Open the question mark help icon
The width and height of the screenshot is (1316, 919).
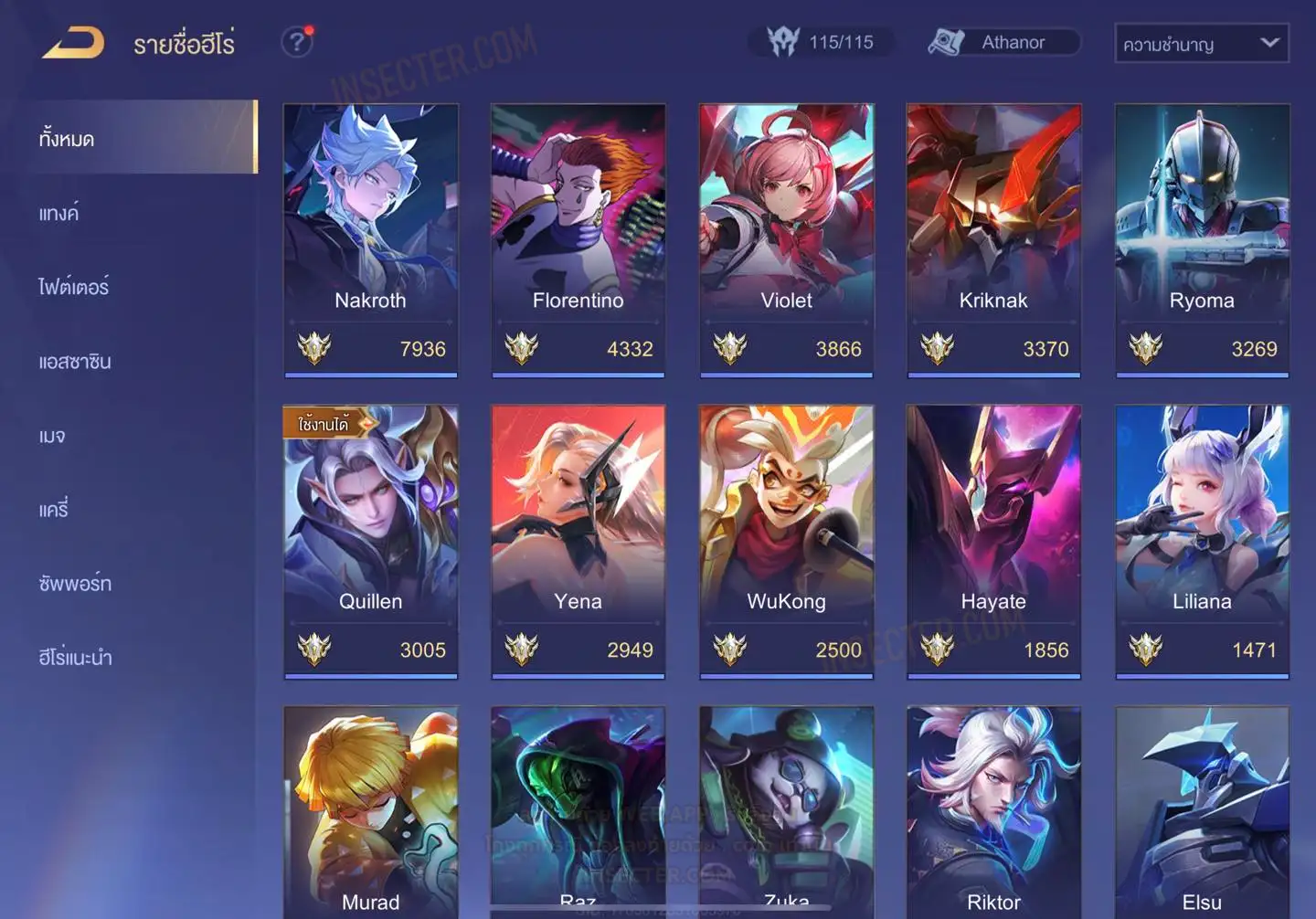pos(297,42)
